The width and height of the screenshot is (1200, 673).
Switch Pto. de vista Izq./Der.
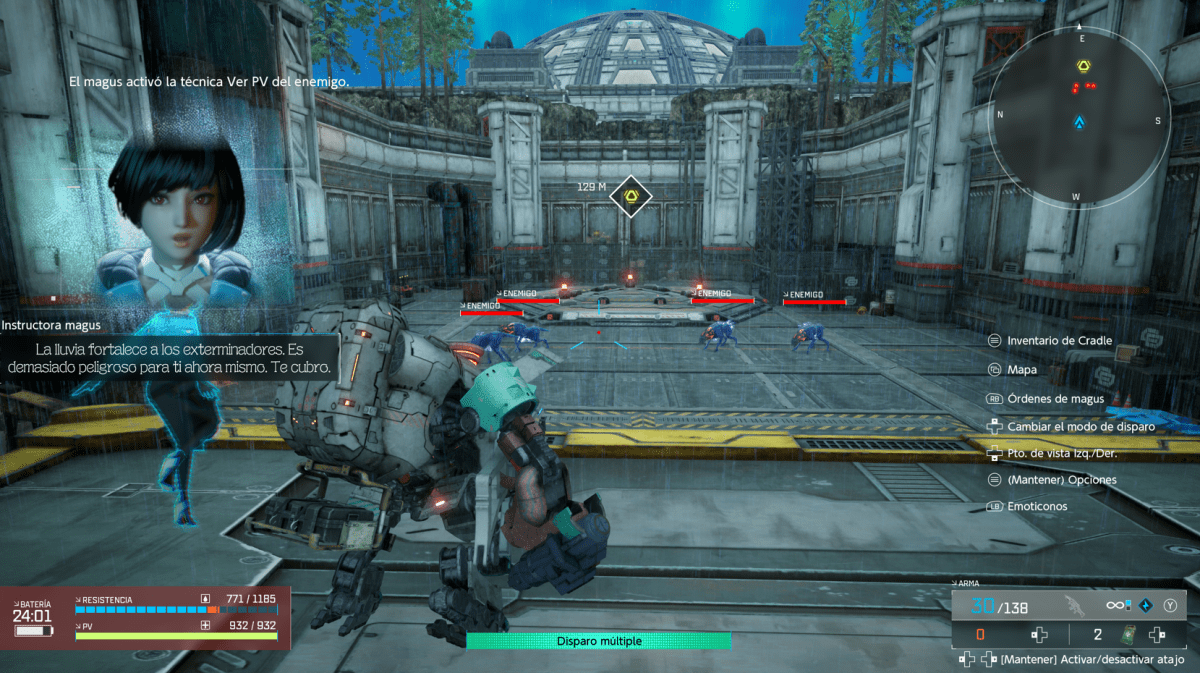pos(1062,453)
